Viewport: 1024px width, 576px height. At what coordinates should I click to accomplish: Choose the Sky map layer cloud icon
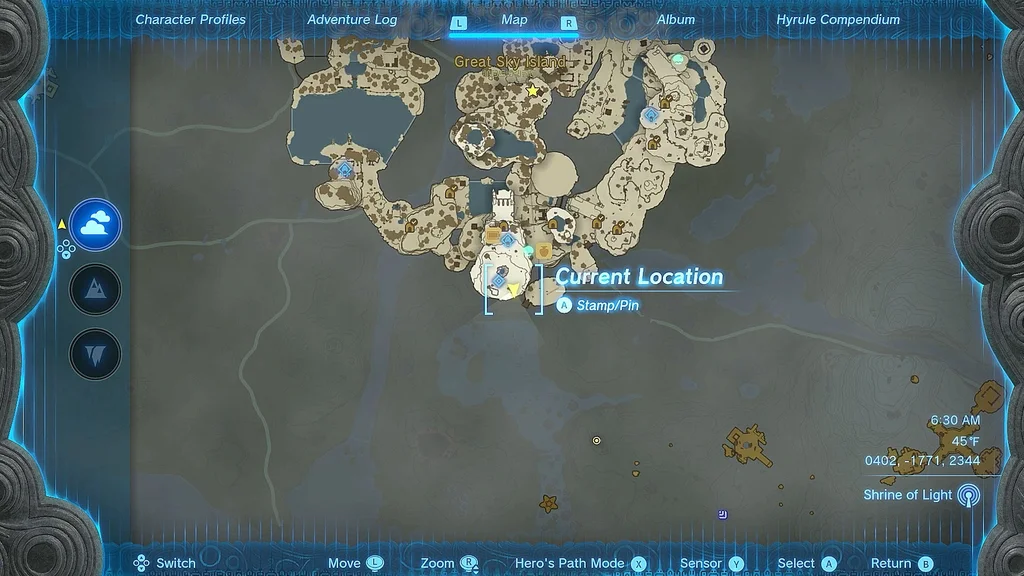pos(96,226)
